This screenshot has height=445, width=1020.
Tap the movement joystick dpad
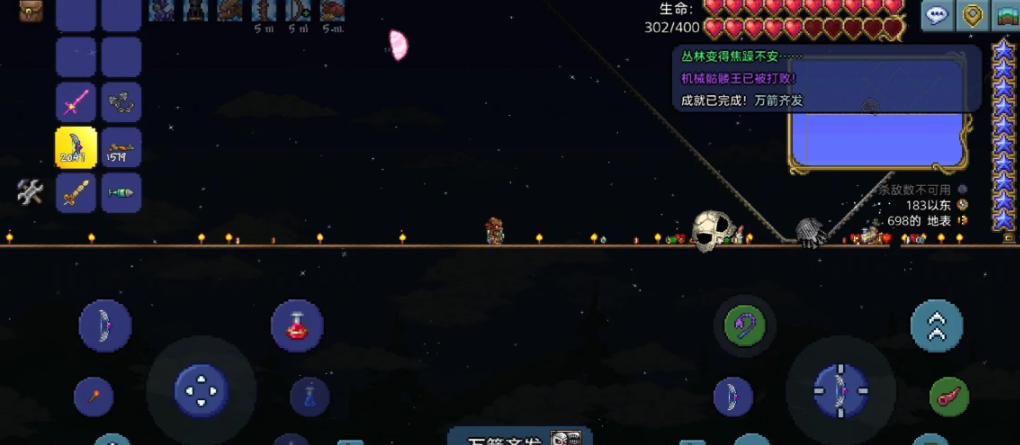click(201, 389)
